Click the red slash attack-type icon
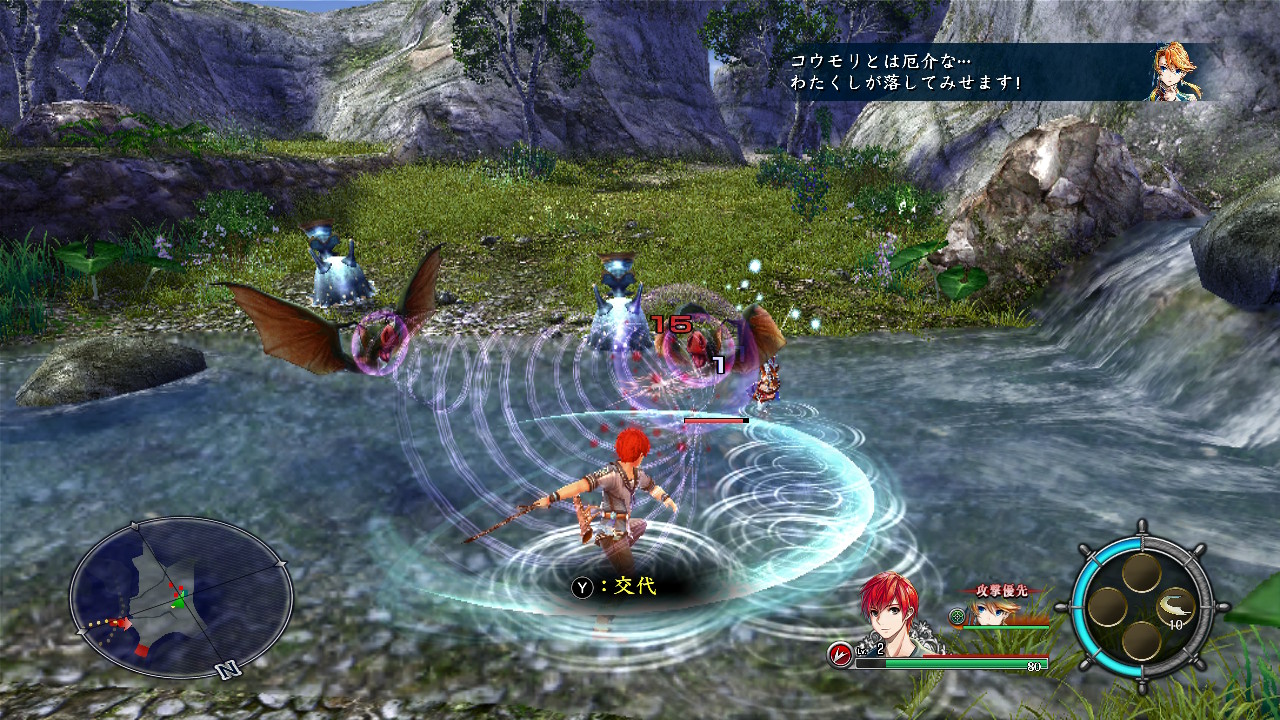The image size is (1280, 720). 839,654
